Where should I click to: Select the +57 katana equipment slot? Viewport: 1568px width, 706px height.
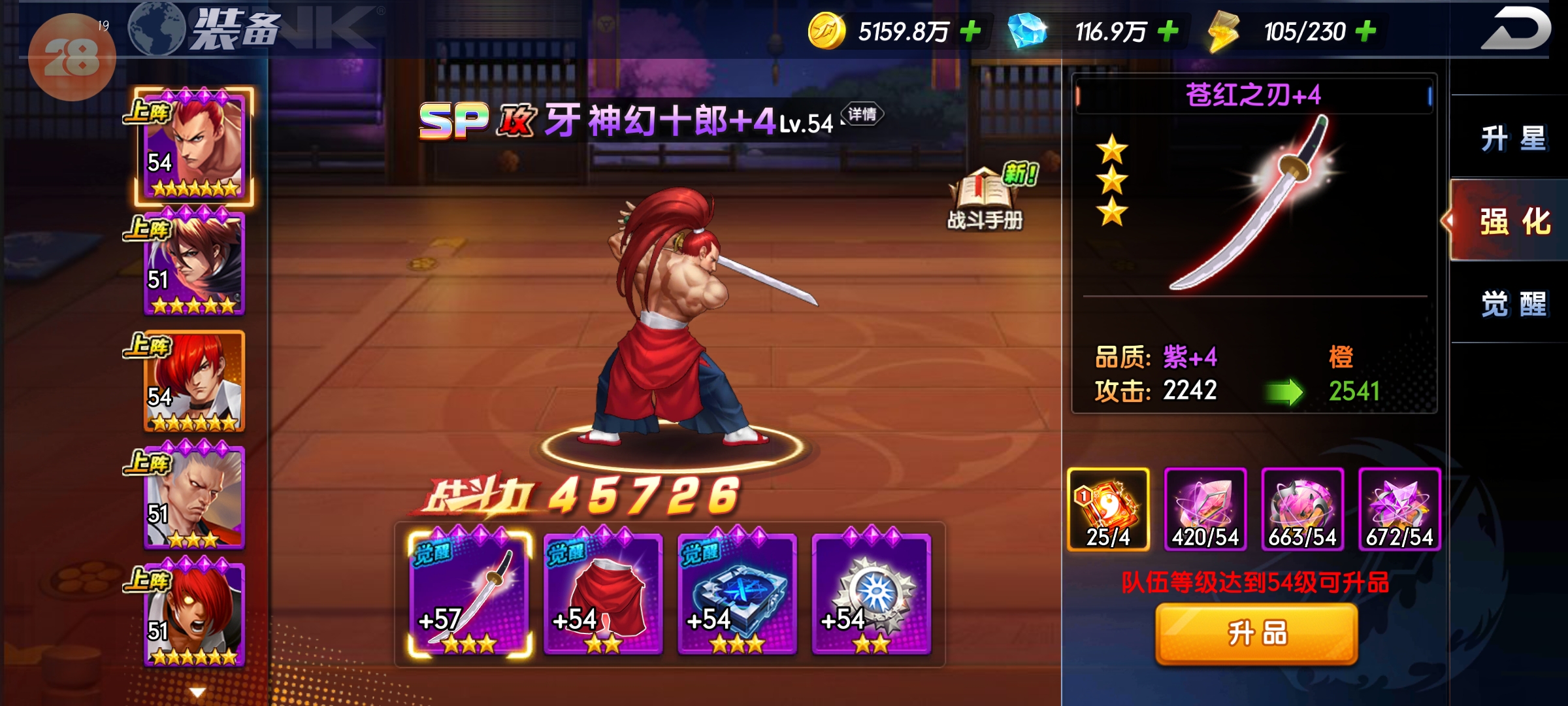pos(469,594)
